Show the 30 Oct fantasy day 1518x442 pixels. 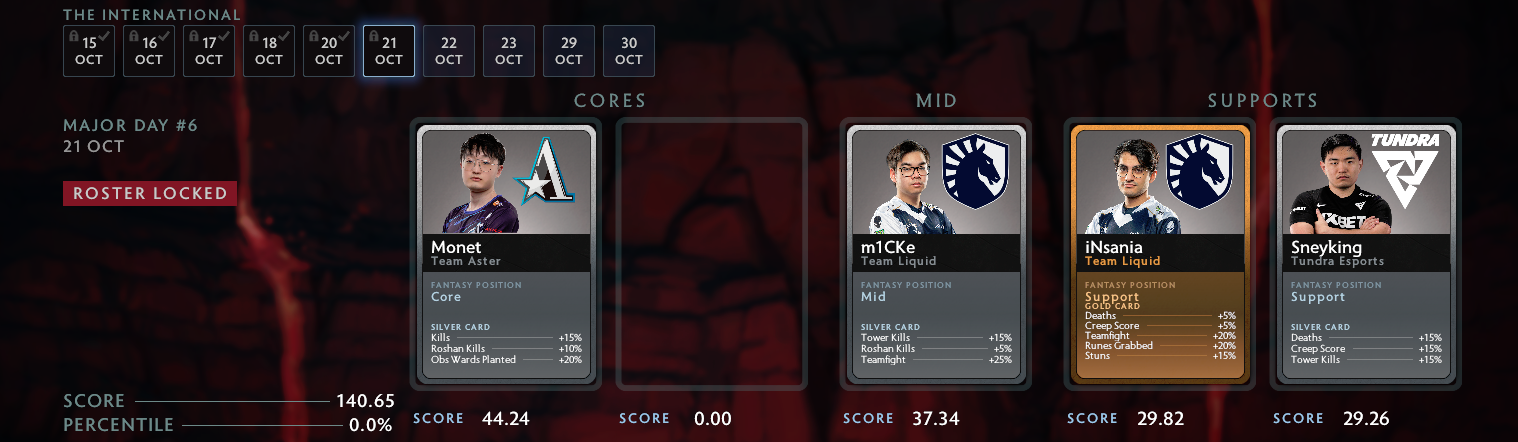click(629, 51)
